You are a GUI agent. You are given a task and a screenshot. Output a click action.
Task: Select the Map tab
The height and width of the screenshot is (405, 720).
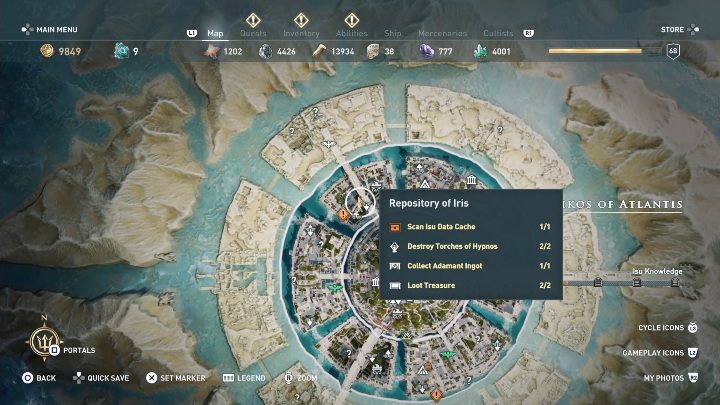(x=215, y=33)
